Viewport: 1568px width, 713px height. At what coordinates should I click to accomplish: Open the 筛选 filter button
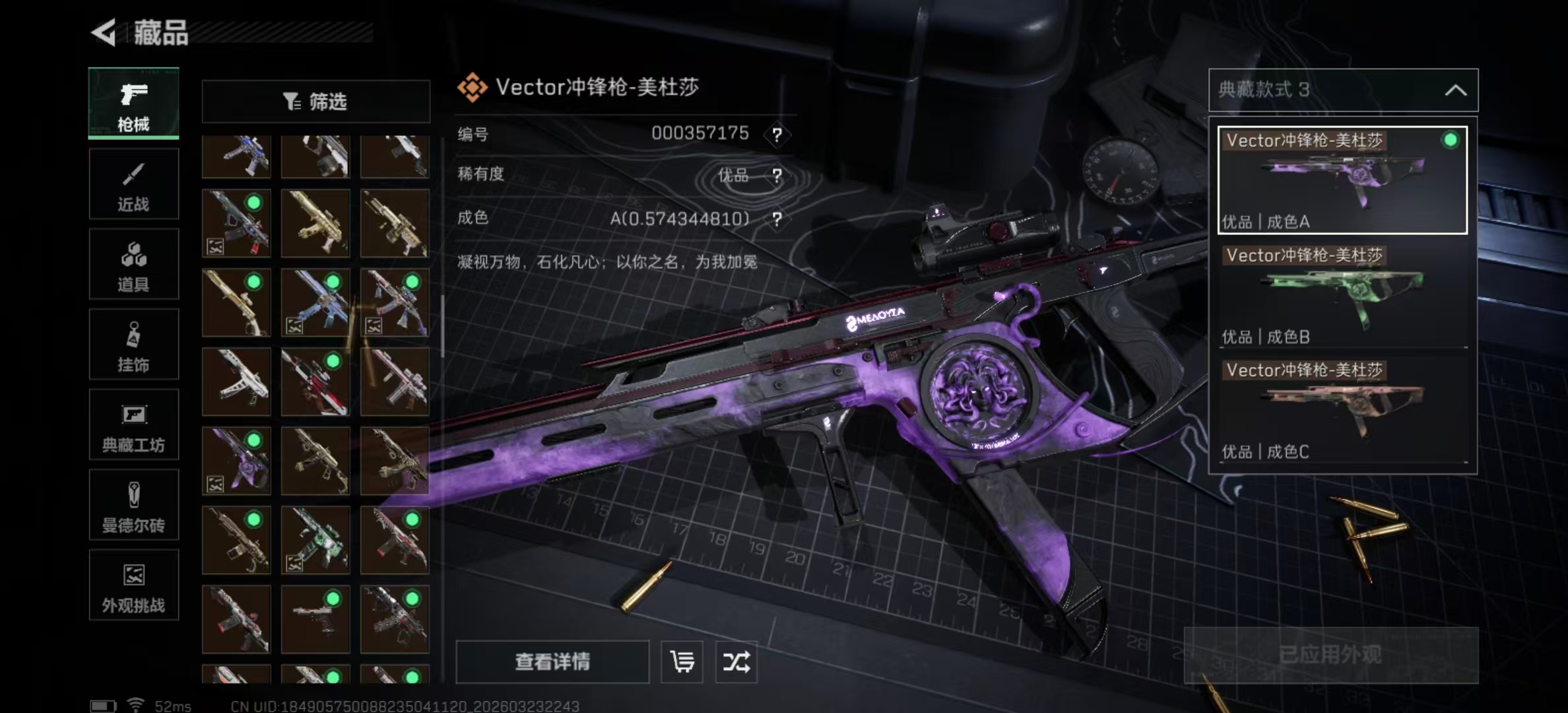point(315,102)
